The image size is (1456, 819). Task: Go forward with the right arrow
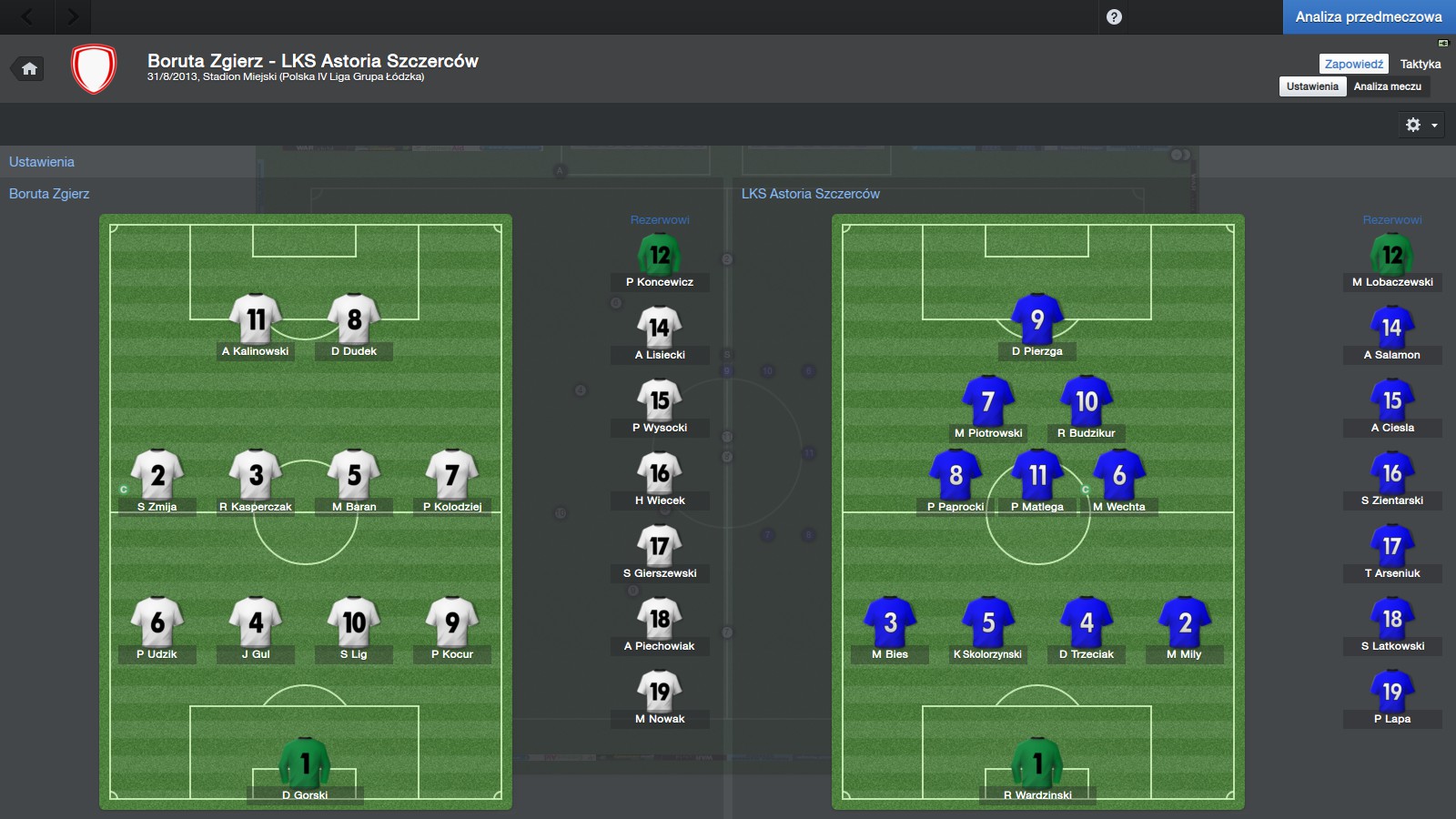point(73,16)
